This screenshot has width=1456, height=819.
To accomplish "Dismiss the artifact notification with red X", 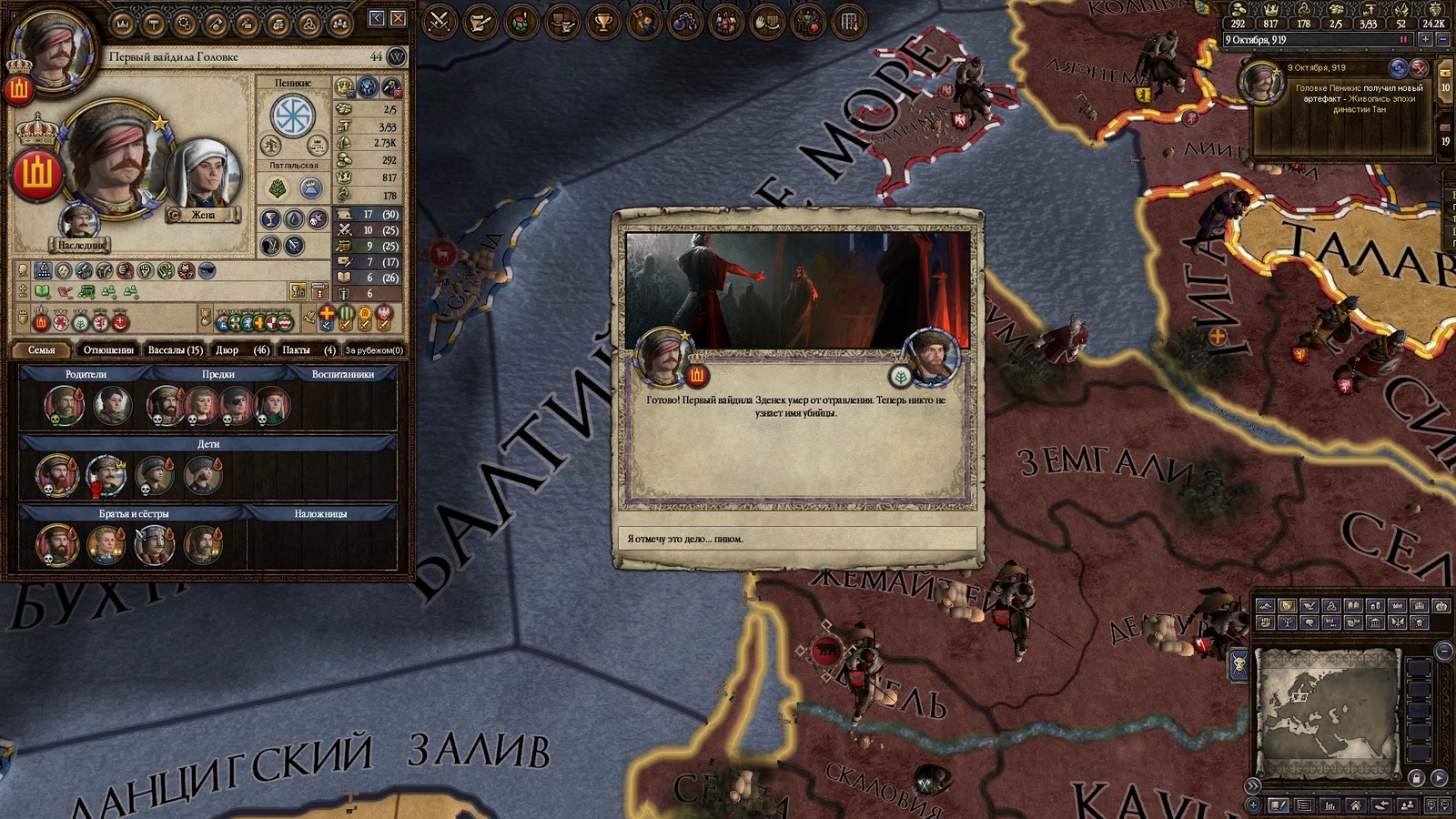I will pos(1419,68).
